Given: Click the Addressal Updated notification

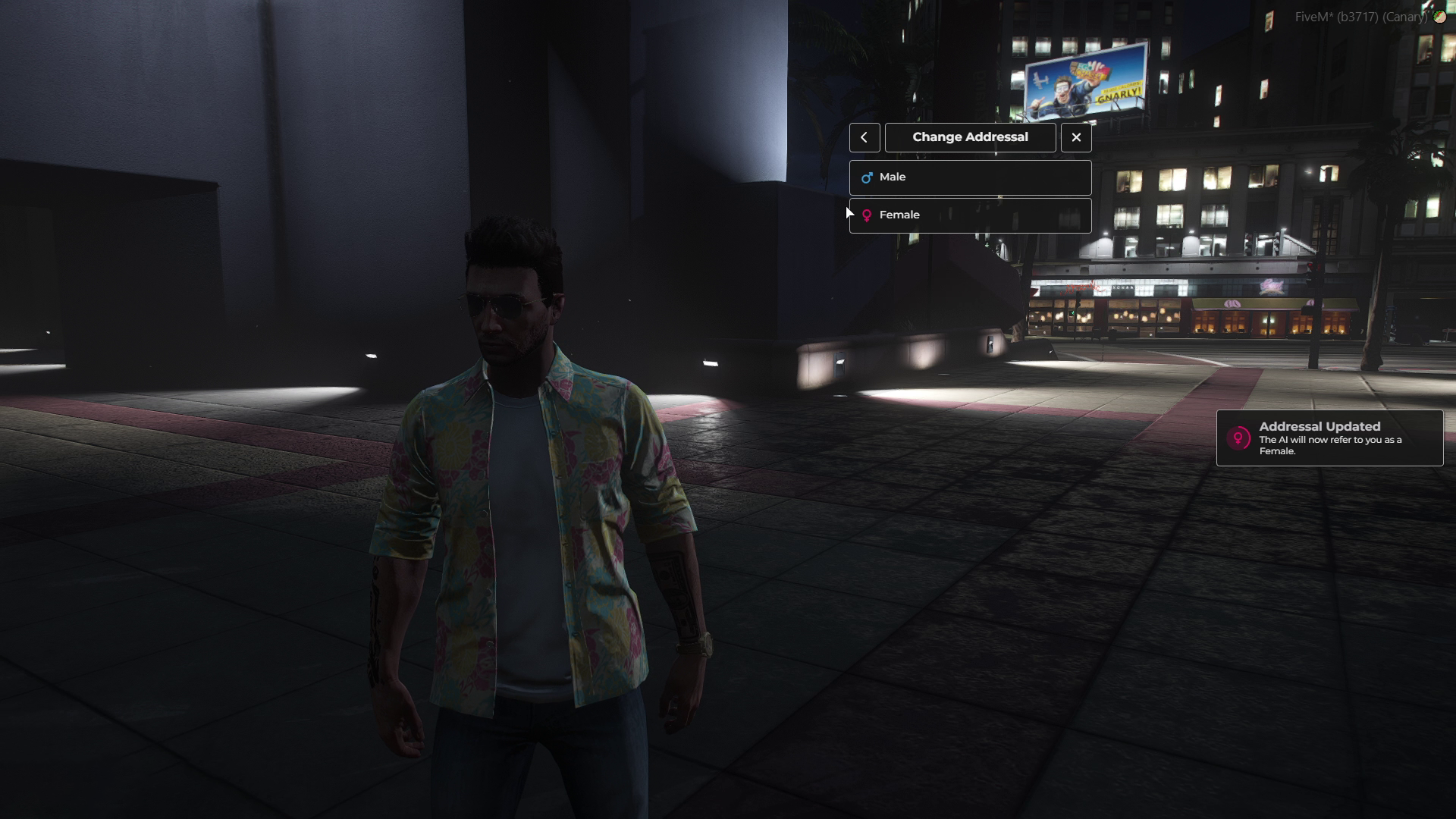Looking at the screenshot, I should coord(1329,438).
